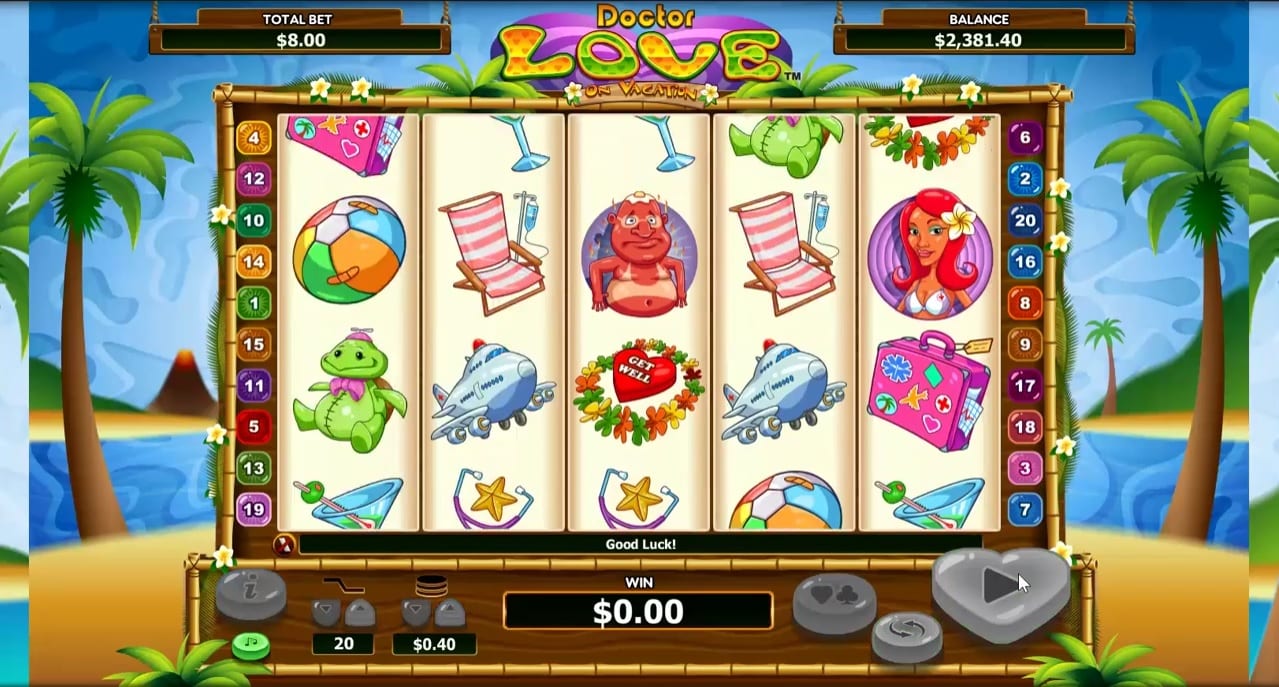
Task: Click the small round icon beside Good Luck
Action: (283, 545)
